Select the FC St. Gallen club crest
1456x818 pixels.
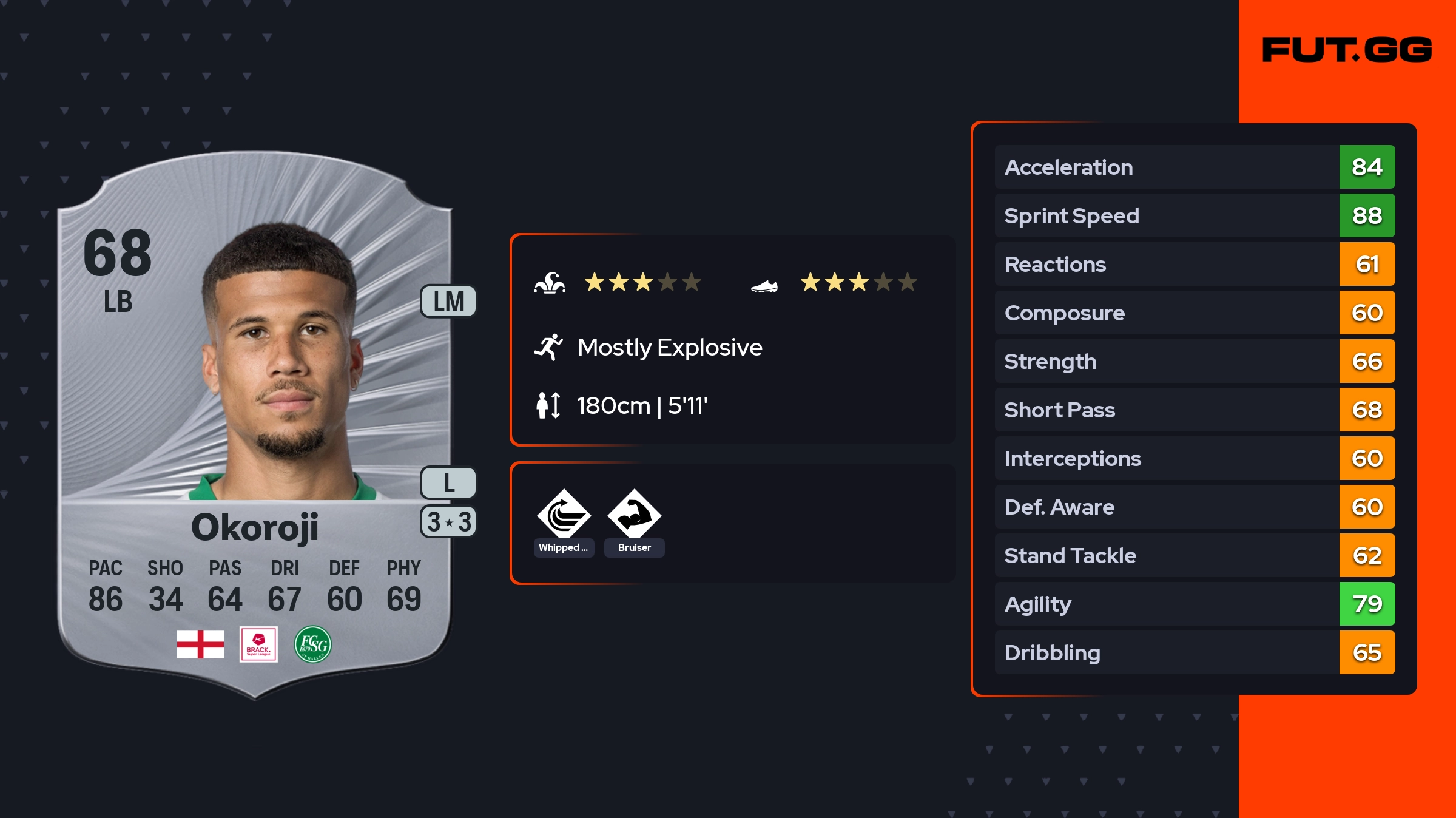point(313,644)
